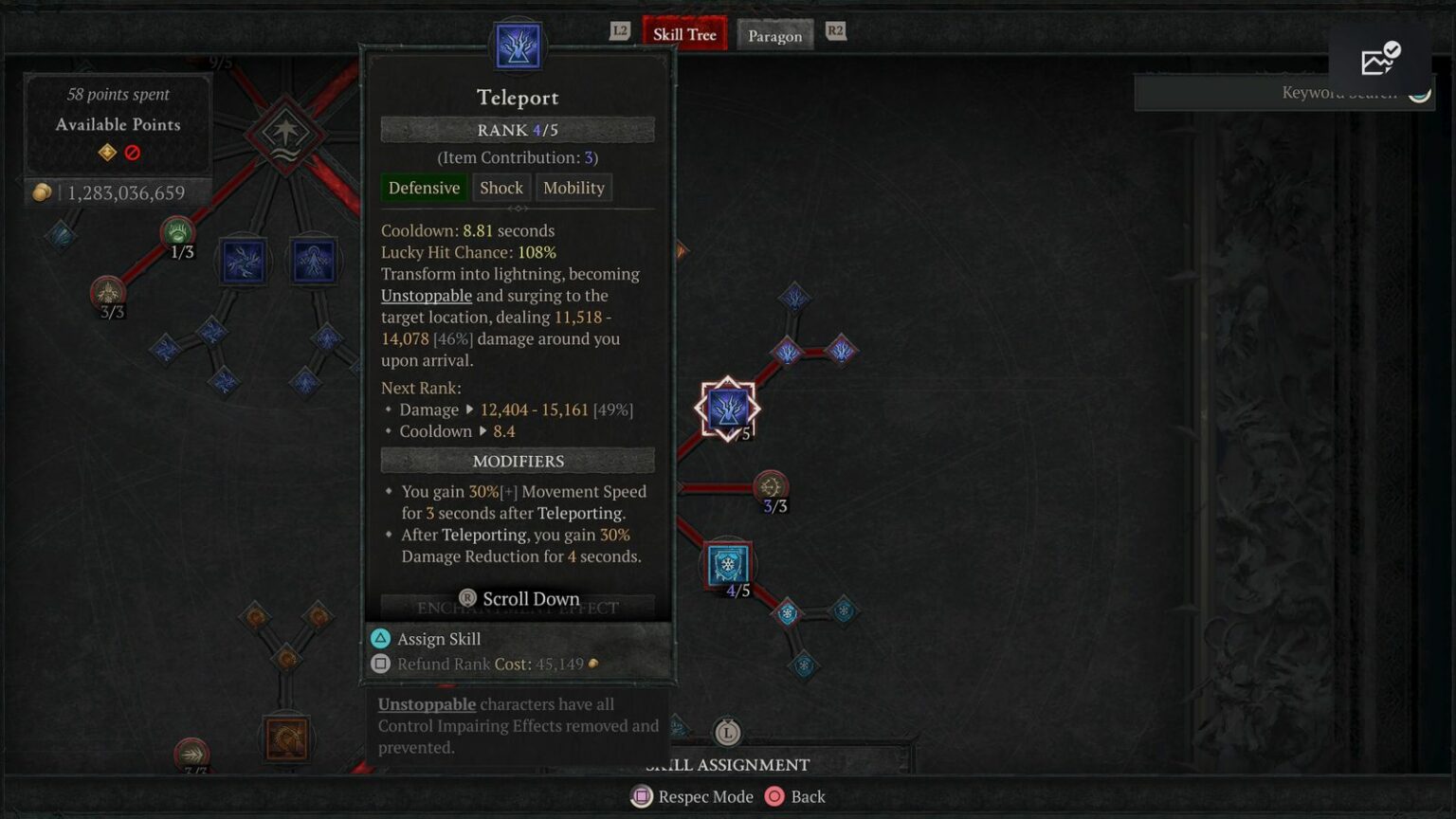Go Back from the skill tree
The width and height of the screenshot is (1456, 819).
pos(796,796)
